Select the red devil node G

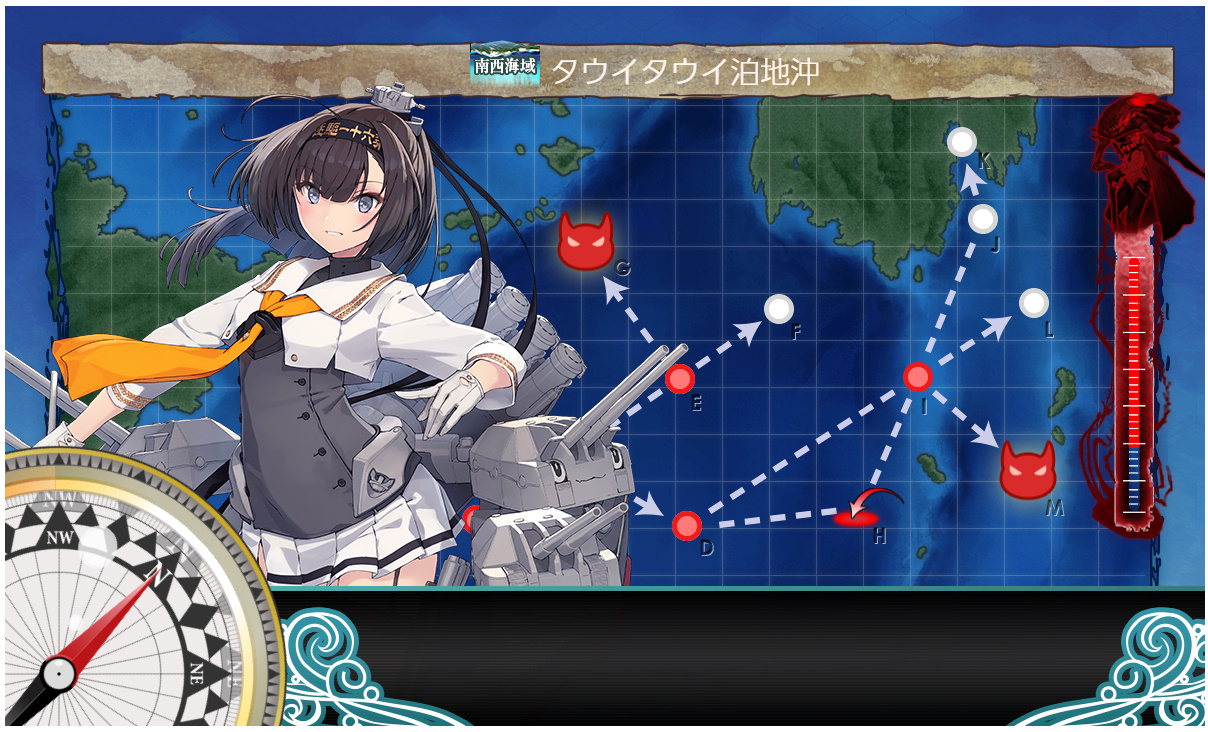(585, 241)
